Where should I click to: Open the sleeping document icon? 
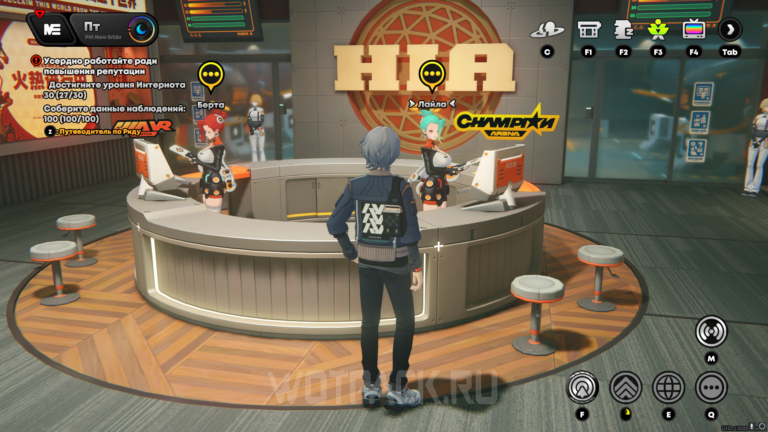[x=624, y=29]
